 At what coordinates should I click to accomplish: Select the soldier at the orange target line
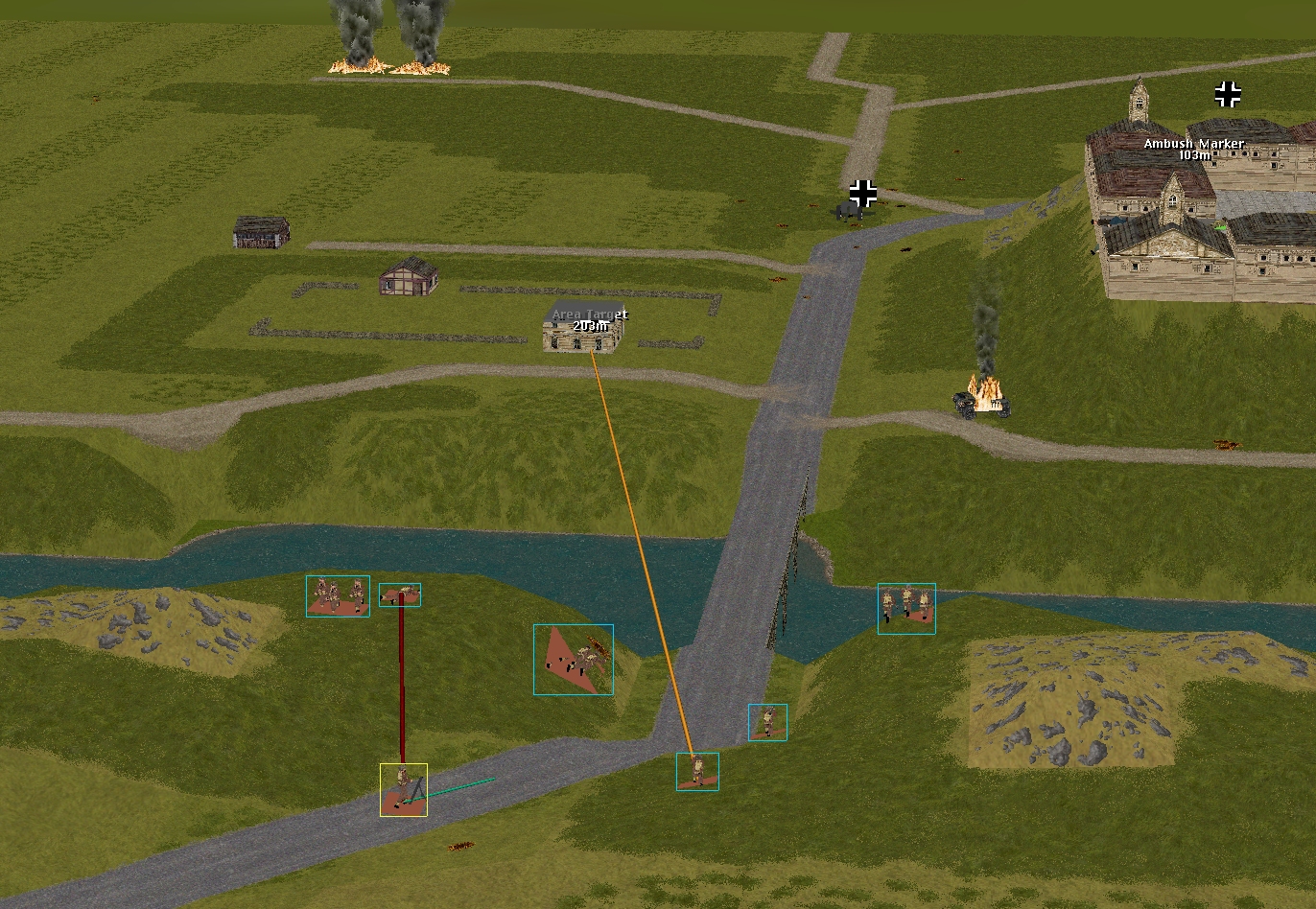(x=697, y=771)
